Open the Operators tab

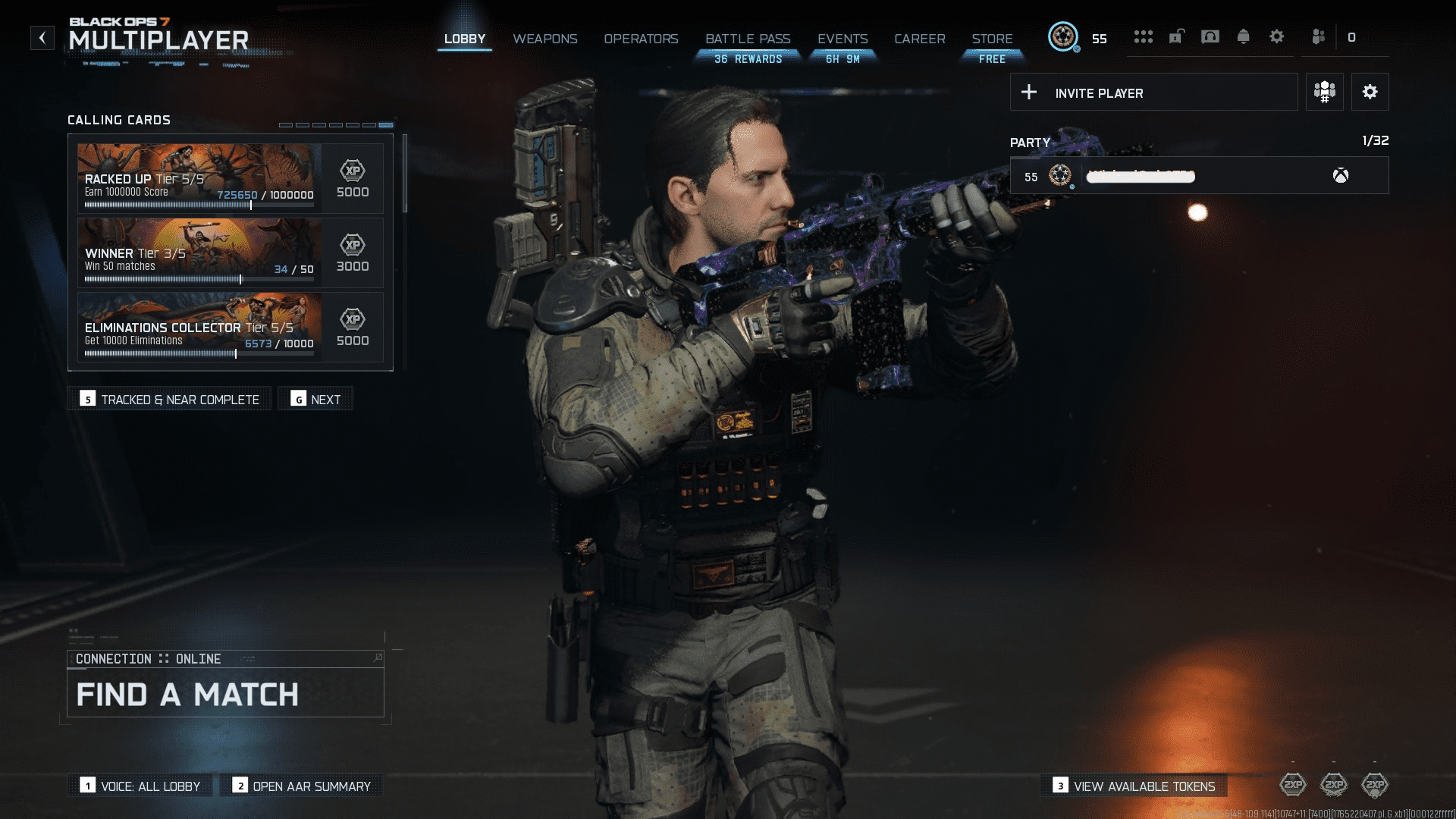click(641, 39)
